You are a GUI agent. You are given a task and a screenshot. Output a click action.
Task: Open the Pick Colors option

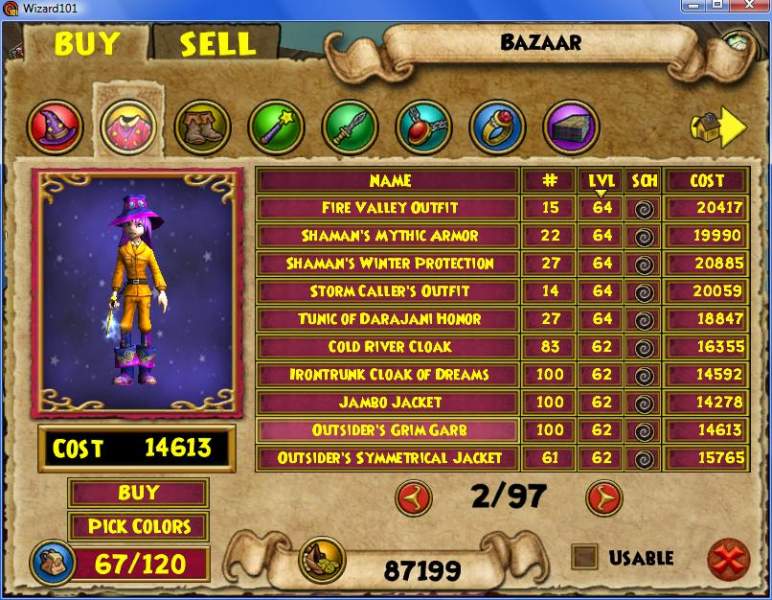(138, 526)
